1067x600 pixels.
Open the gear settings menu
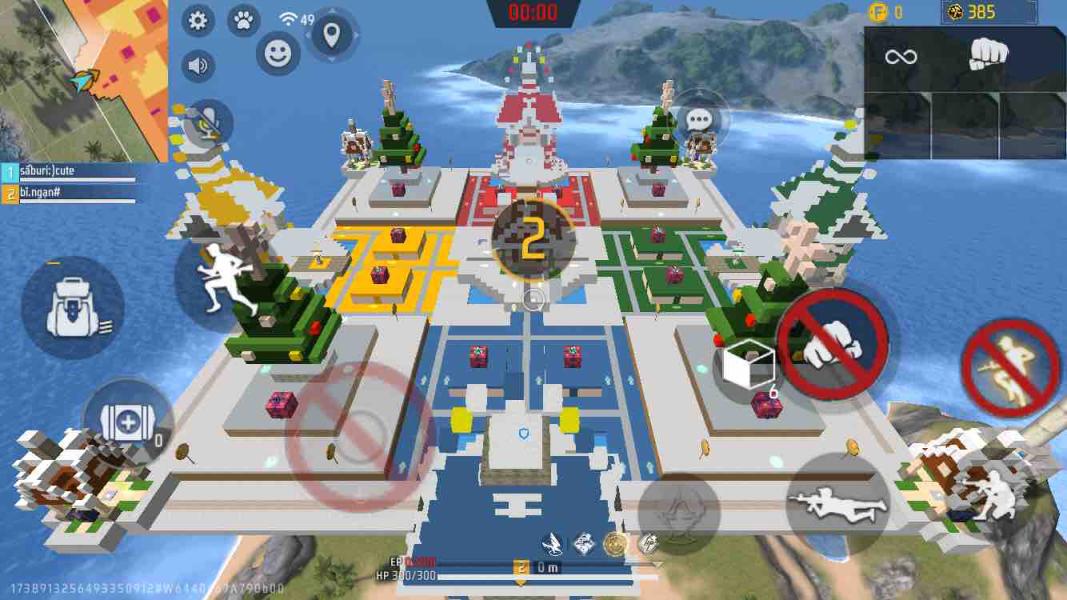[198, 21]
